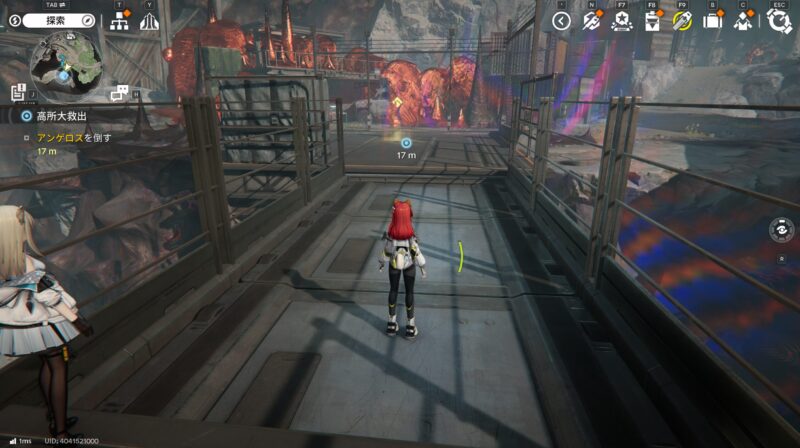Viewport: 800px width, 448px height.
Task: Collapse the top bar with the back arrow
Action: coord(561,21)
